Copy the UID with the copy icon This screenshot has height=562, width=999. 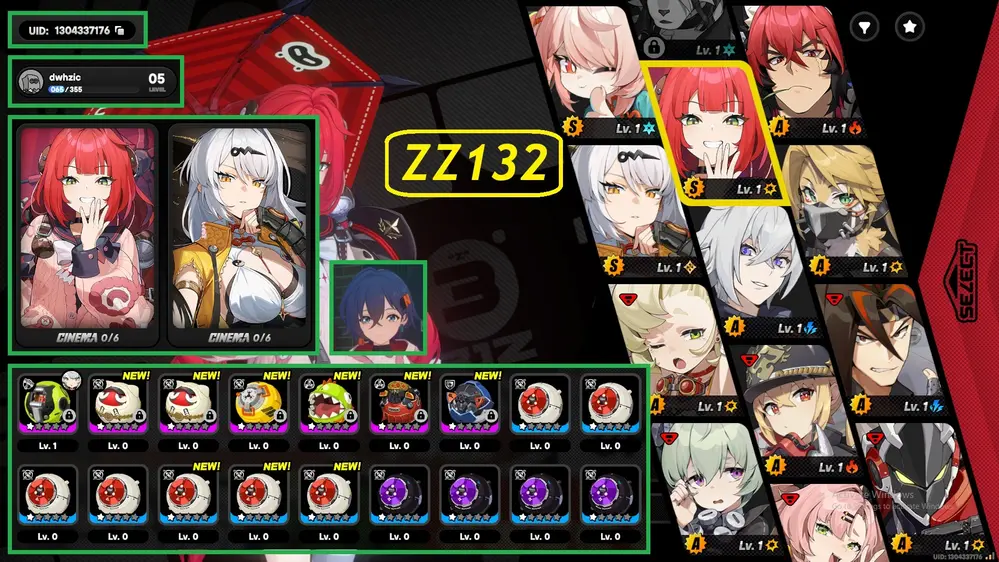point(119,31)
